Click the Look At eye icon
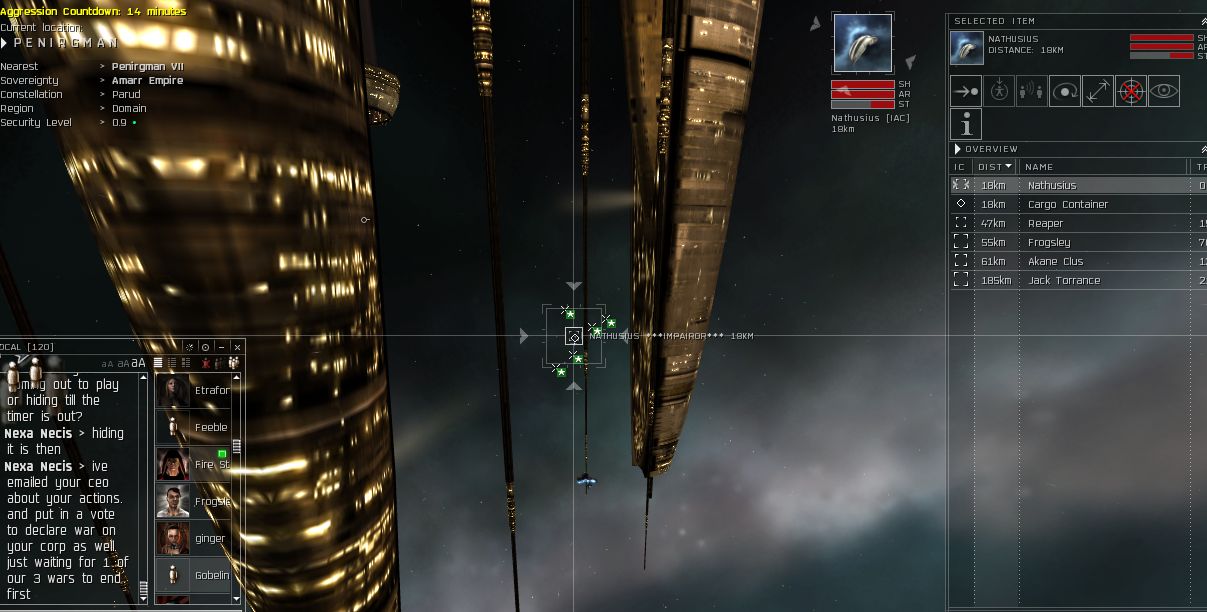The image size is (1207, 612). [x=1163, y=91]
